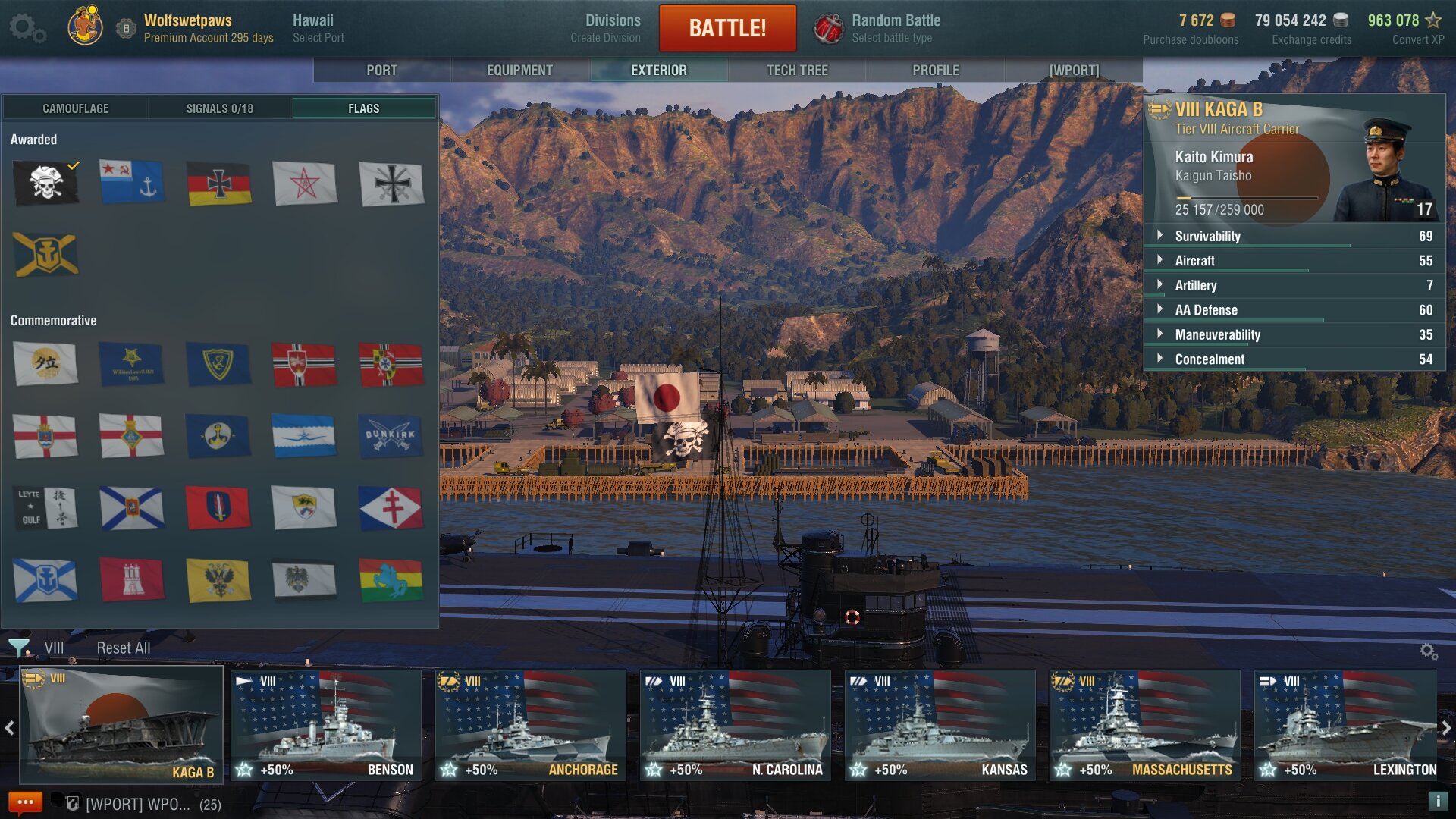Select the Benson ship in carousel
This screenshot has height=819, width=1456.
click(326, 724)
